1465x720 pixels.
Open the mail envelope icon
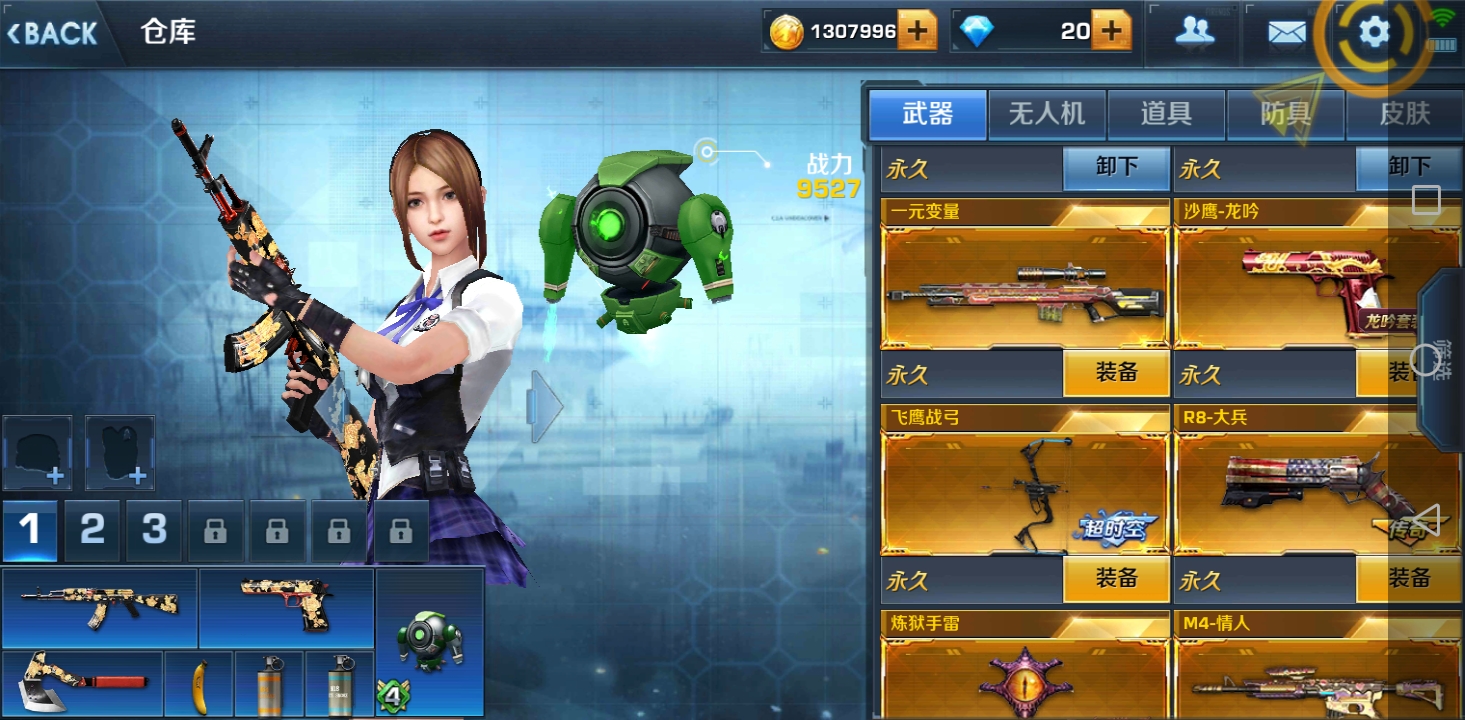pyautogui.click(x=1286, y=33)
